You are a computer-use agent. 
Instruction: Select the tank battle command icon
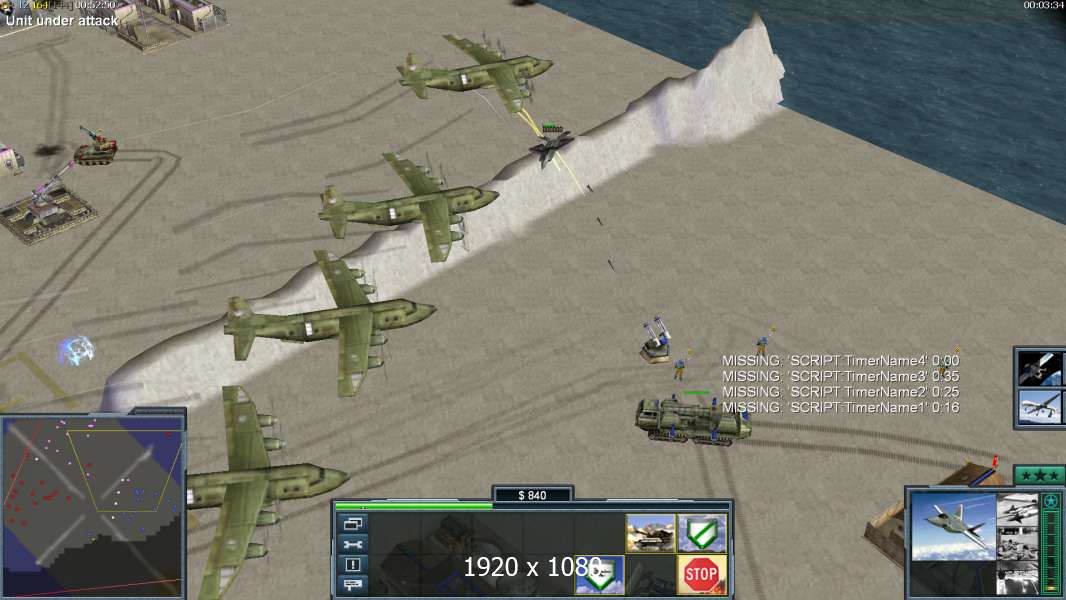(x=650, y=533)
